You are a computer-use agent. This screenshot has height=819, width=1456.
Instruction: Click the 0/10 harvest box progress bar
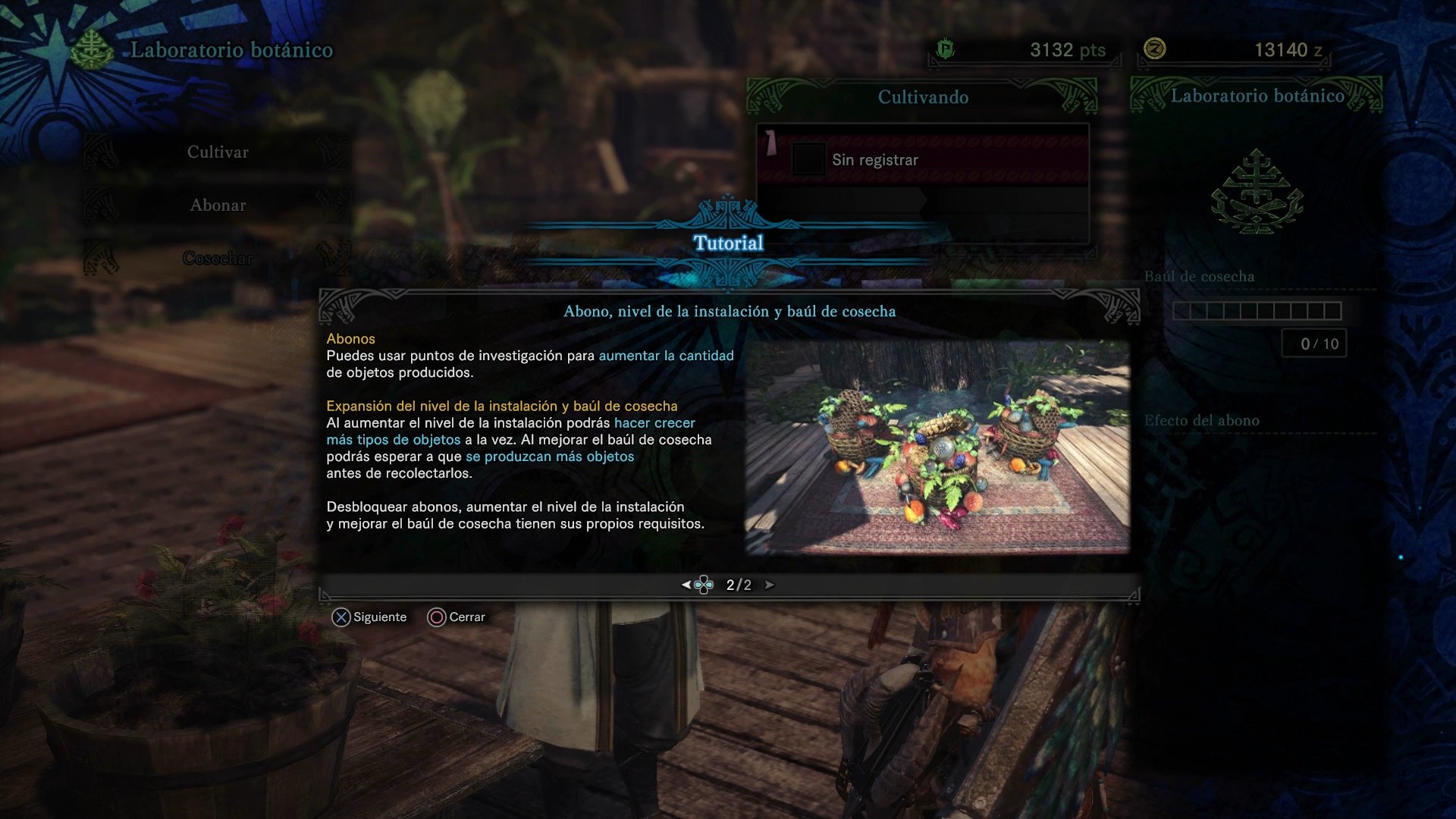point(1314,344)
